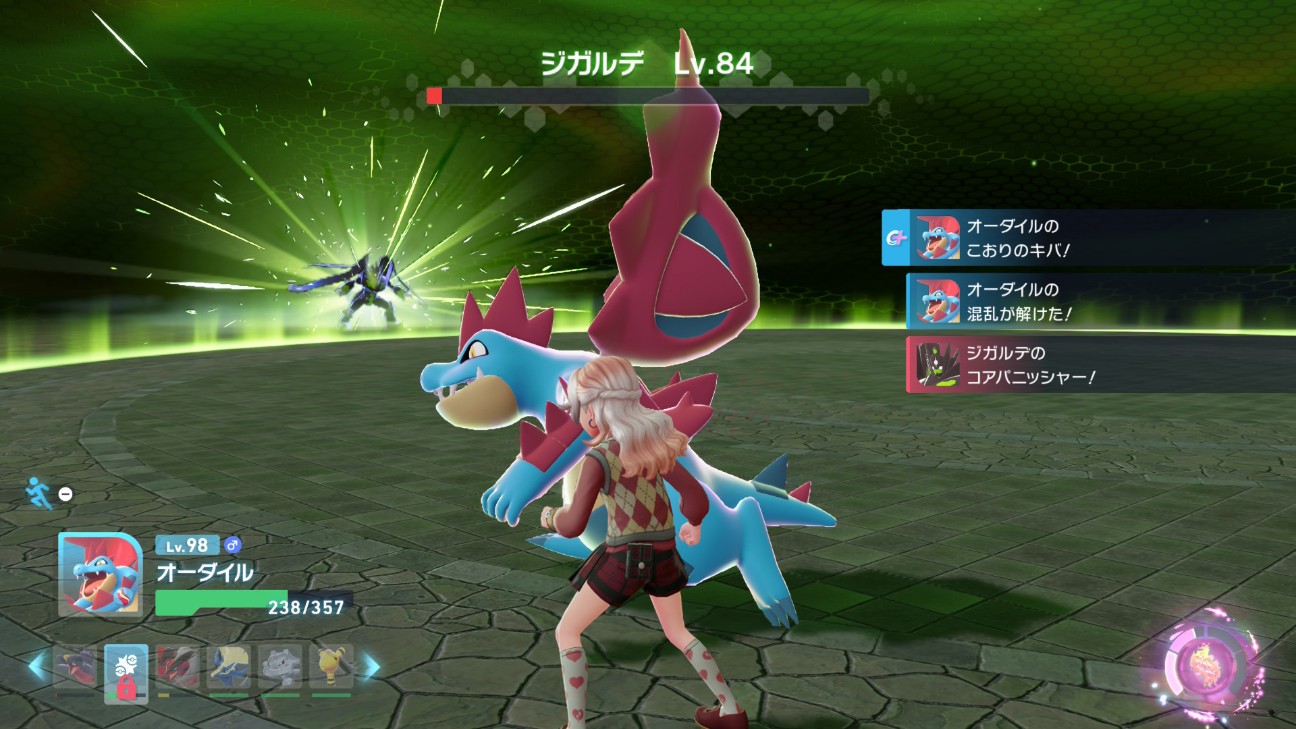
Task: Select the Steelix party slot icon
Action: click(x=283, y=667)
